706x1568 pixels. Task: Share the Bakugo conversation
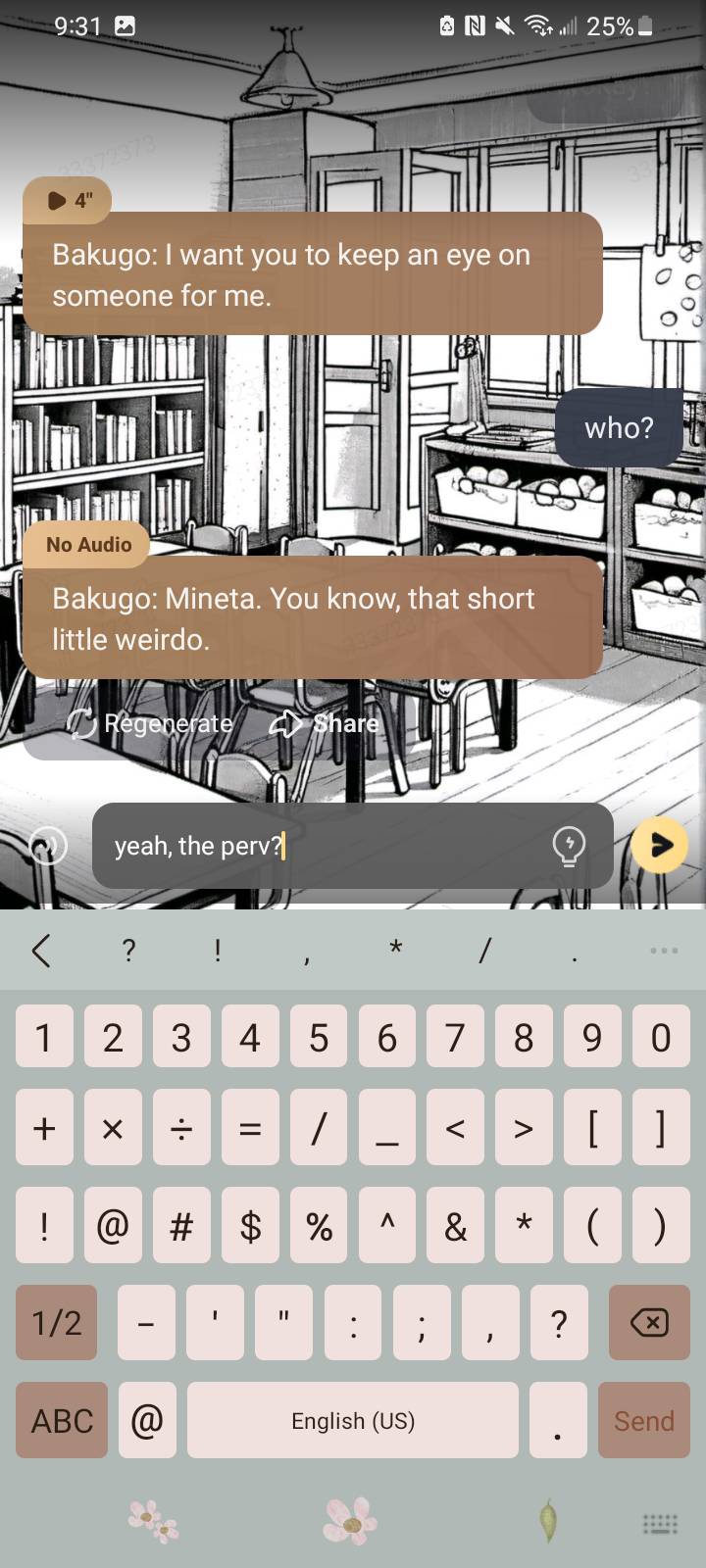coord(325,724)
